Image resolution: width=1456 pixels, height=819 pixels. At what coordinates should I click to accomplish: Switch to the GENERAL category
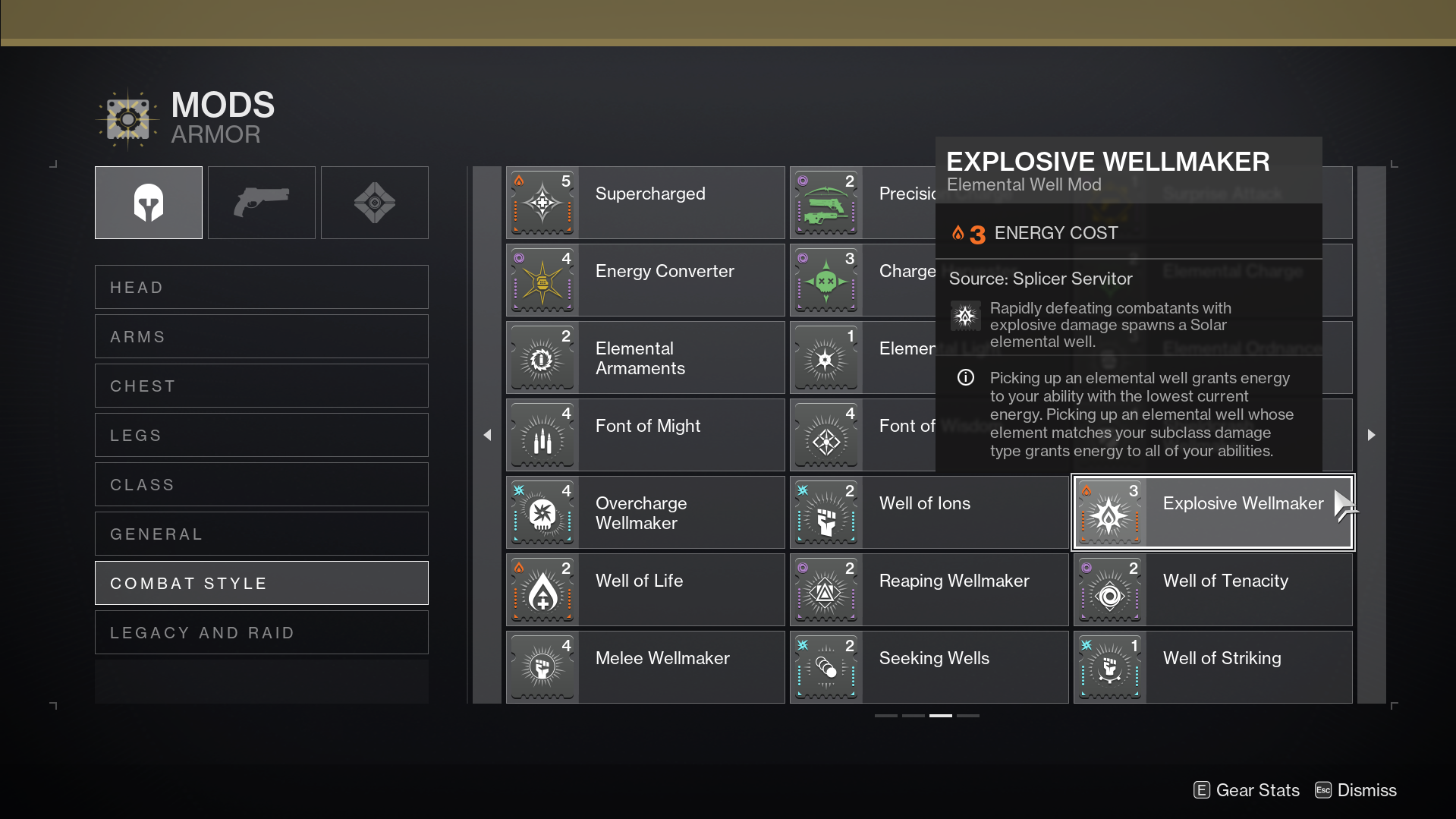pos(261,534)
